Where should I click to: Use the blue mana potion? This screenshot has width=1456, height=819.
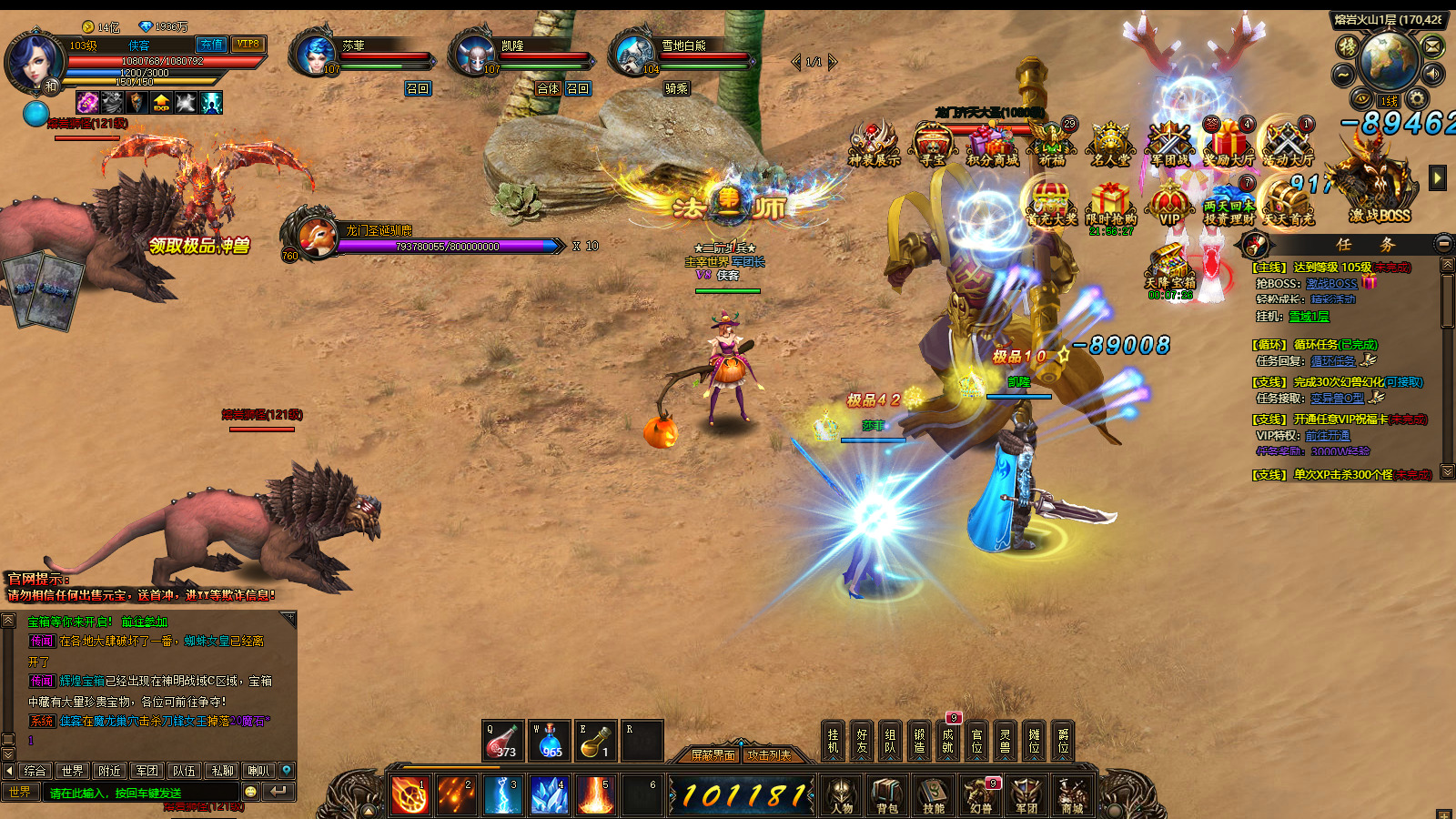click(x=550, y=741)
